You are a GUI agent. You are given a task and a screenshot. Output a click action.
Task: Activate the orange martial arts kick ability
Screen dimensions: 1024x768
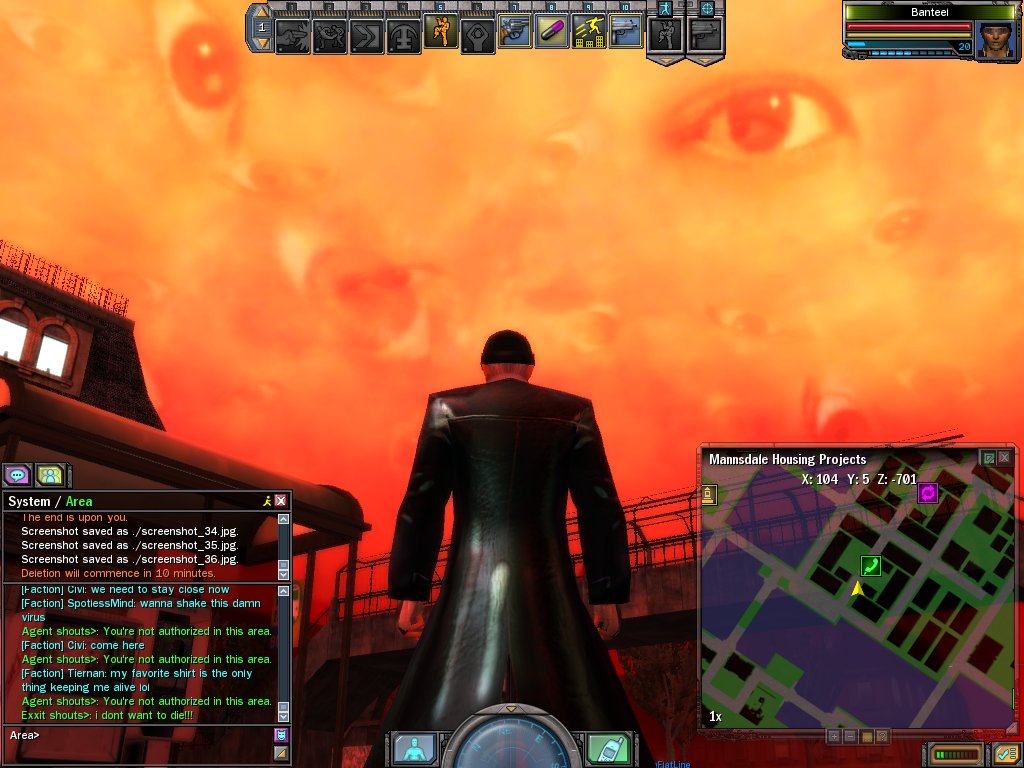[x=440, y=33]
